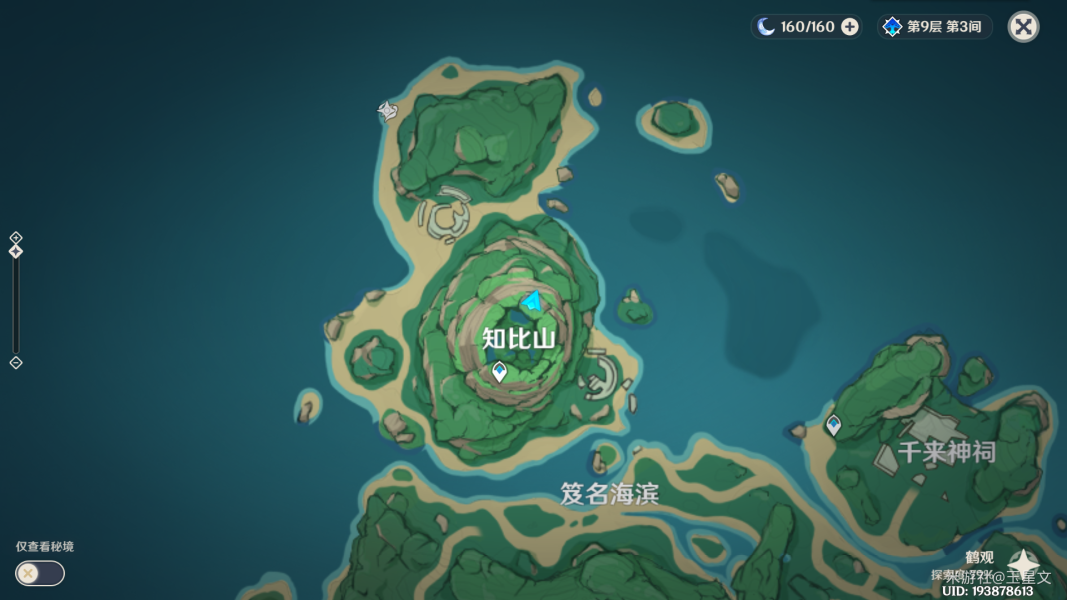Zoom out with the map's minus button
This screenshot has width=1067, height=600.
[16, 363]
